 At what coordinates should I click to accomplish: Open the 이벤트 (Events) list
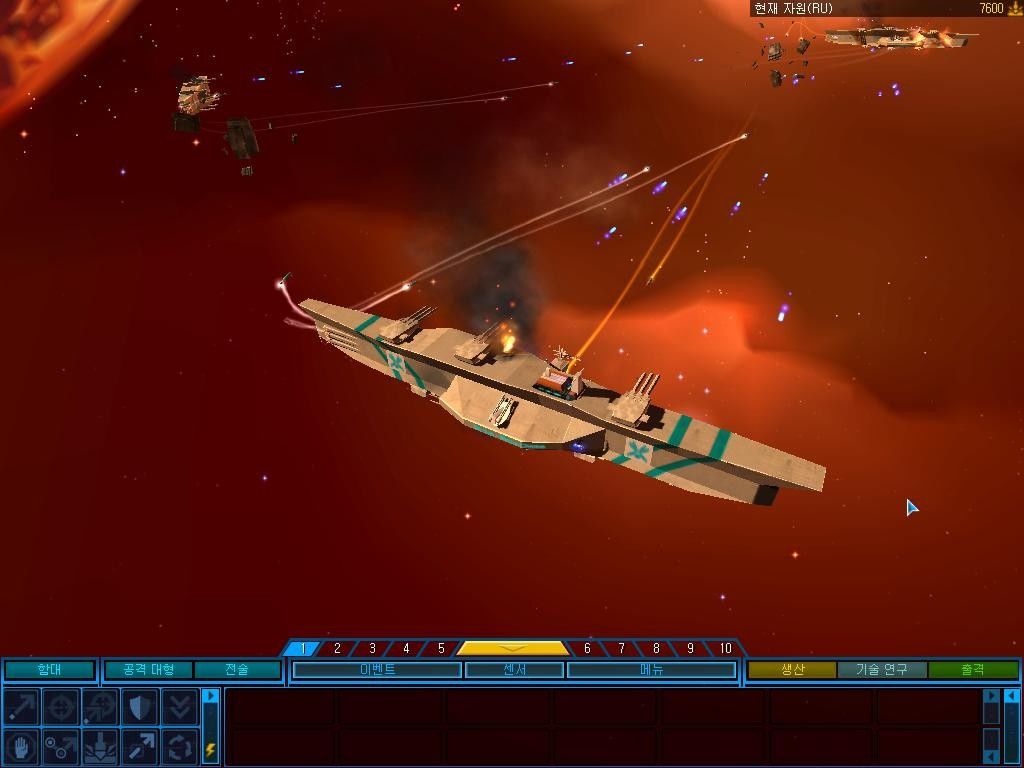[377, 670]
